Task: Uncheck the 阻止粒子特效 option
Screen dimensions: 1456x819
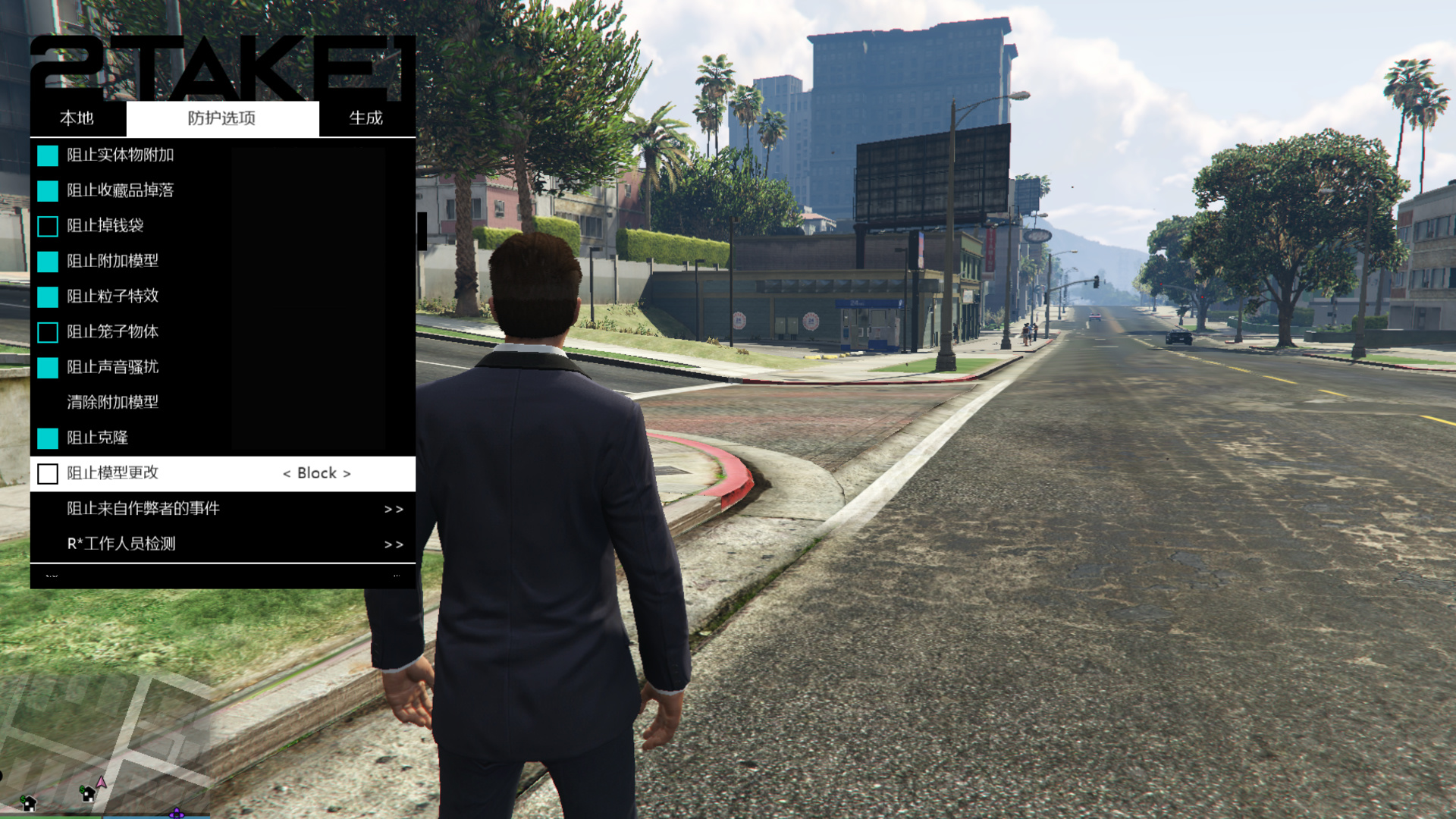Action: click(x=47, y=297)
